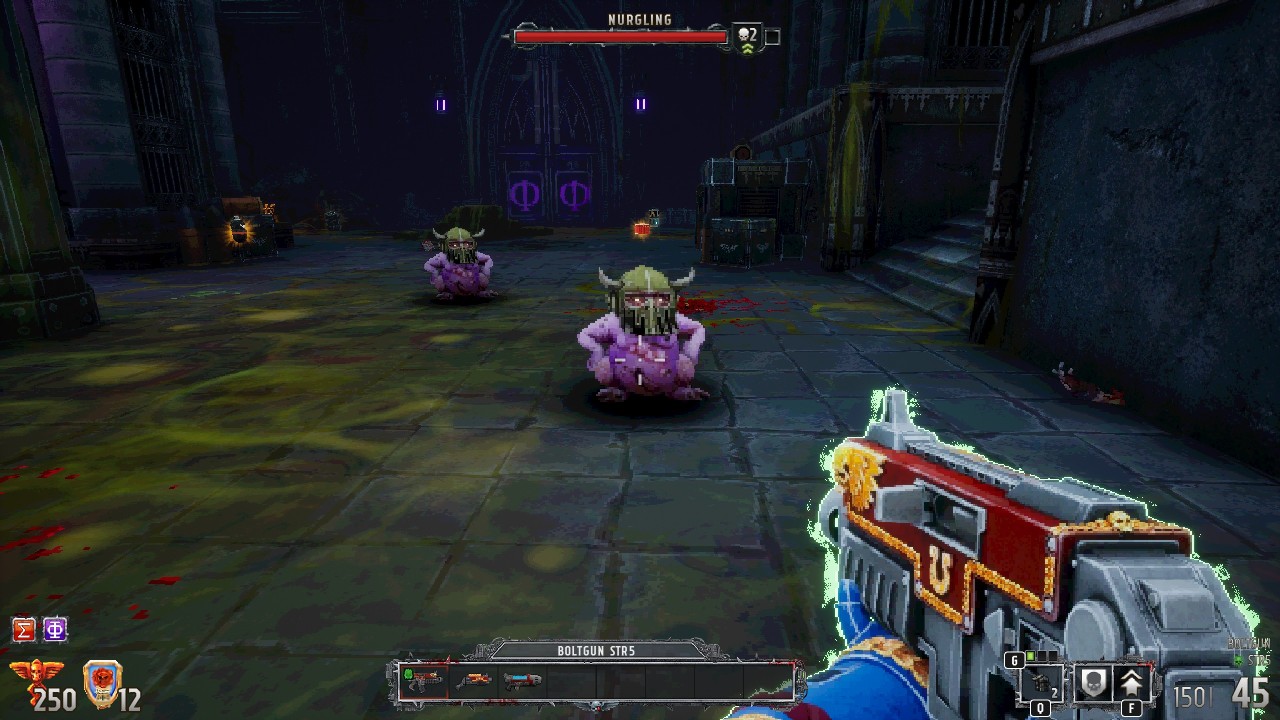Activate the skull shield taunt icon
The width and height of the screenshot is (1280, 720).
tap(1092, 684)
